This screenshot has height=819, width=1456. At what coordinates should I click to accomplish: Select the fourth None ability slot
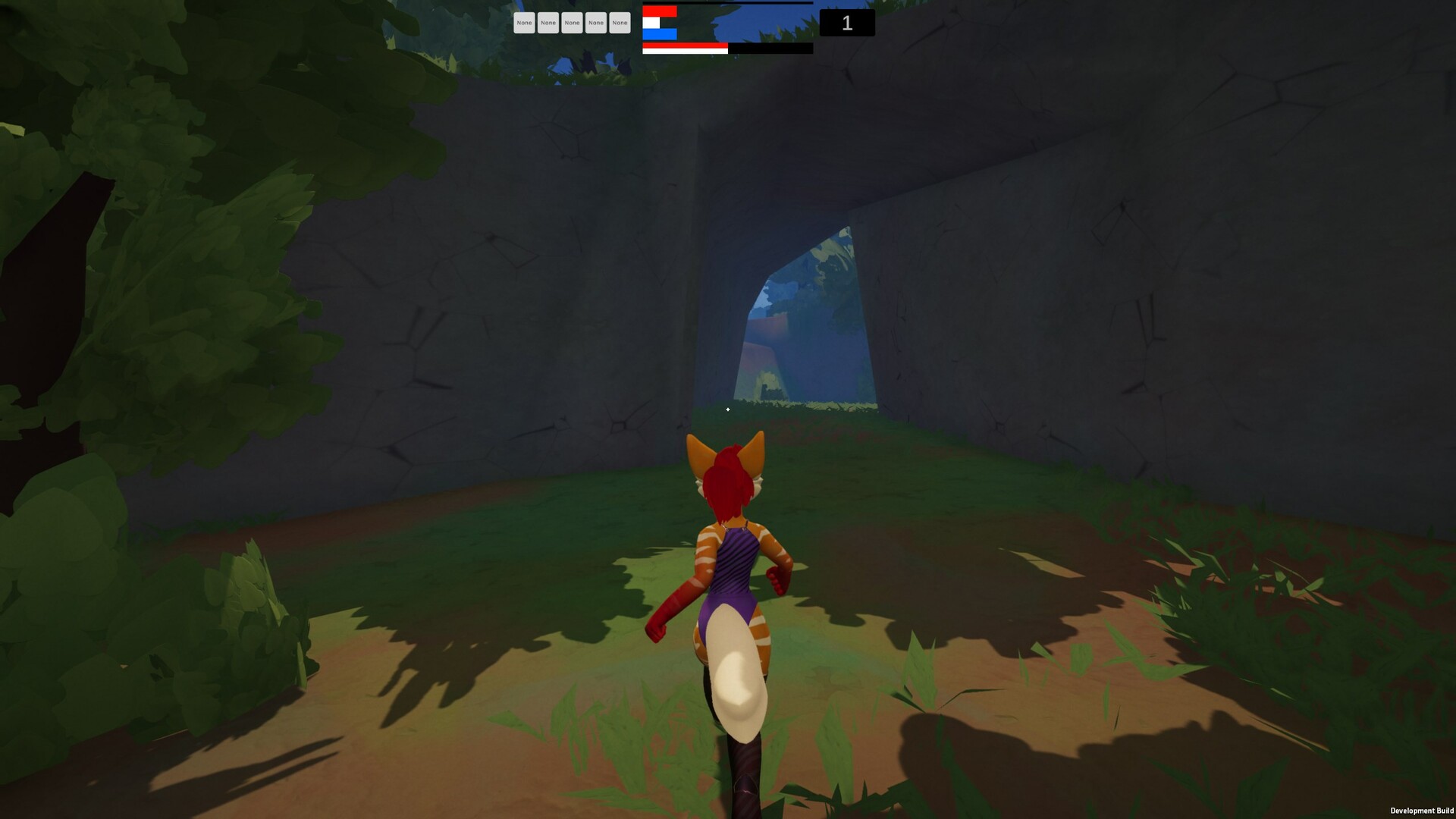pos(597,23)
